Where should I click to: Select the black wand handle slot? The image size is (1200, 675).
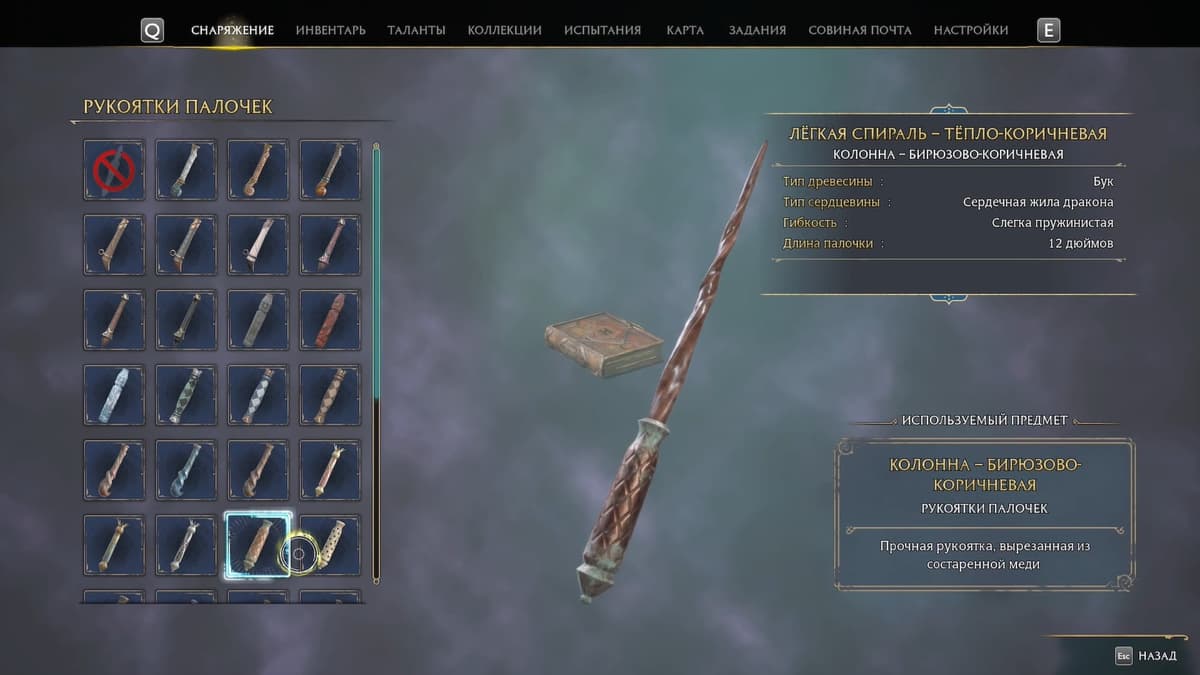coord(186,320)
